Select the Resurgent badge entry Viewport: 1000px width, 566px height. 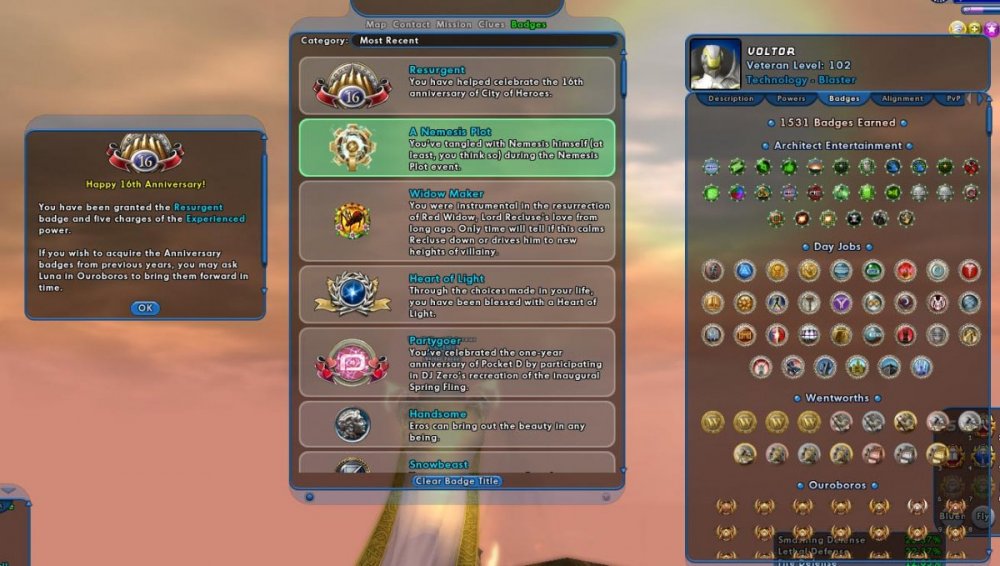click(x=457, y=86)
